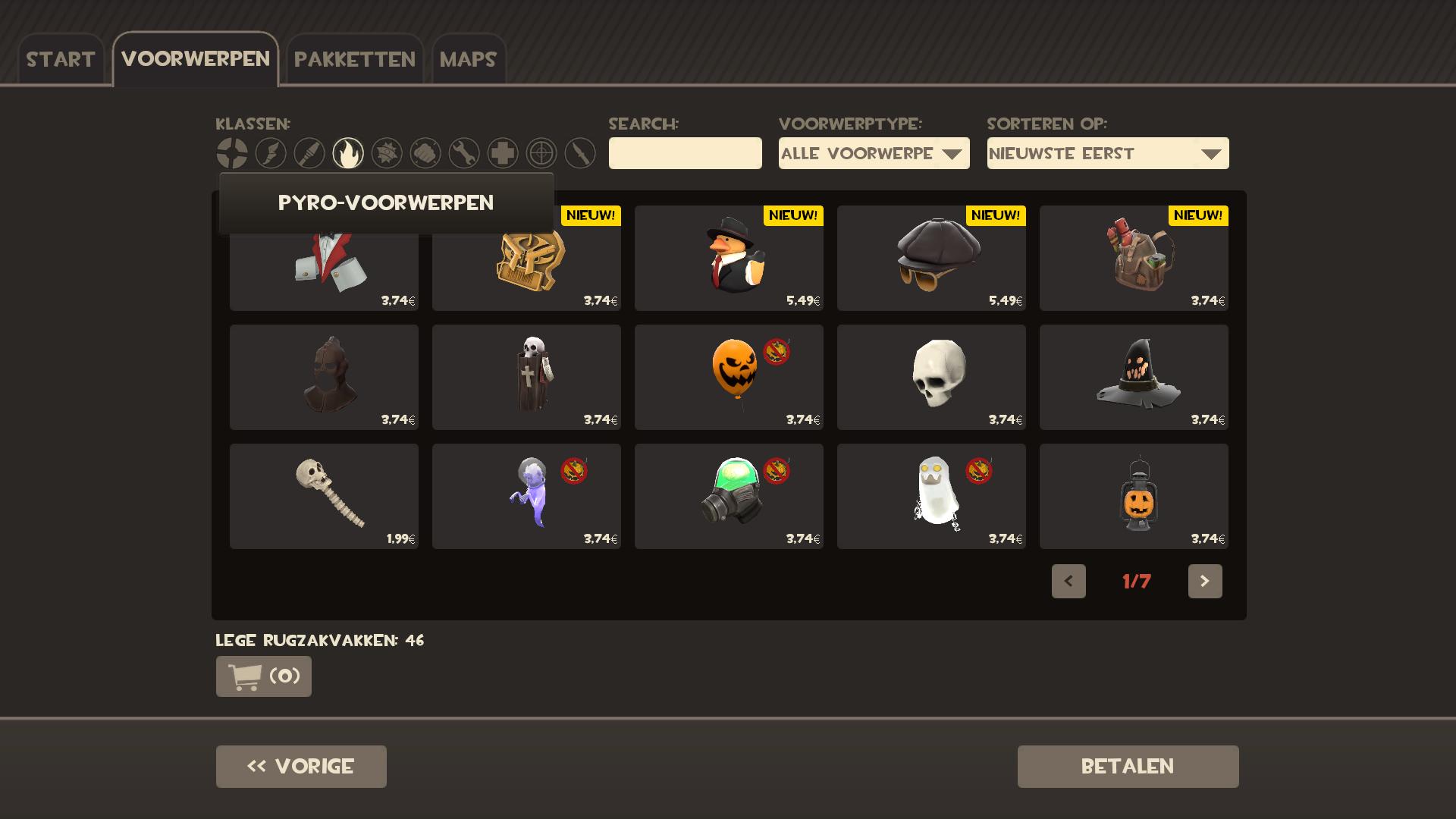The height and width of the screenshot is (819, 1456).
Task: Filter by the Medic cross class icon
Action: point(503,153)
